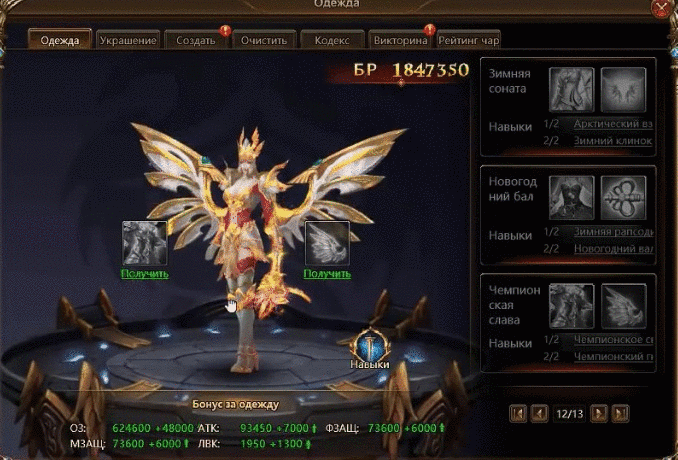
Task: Choose the Новогодний бал costume icon
Action: tap(572, 197)
